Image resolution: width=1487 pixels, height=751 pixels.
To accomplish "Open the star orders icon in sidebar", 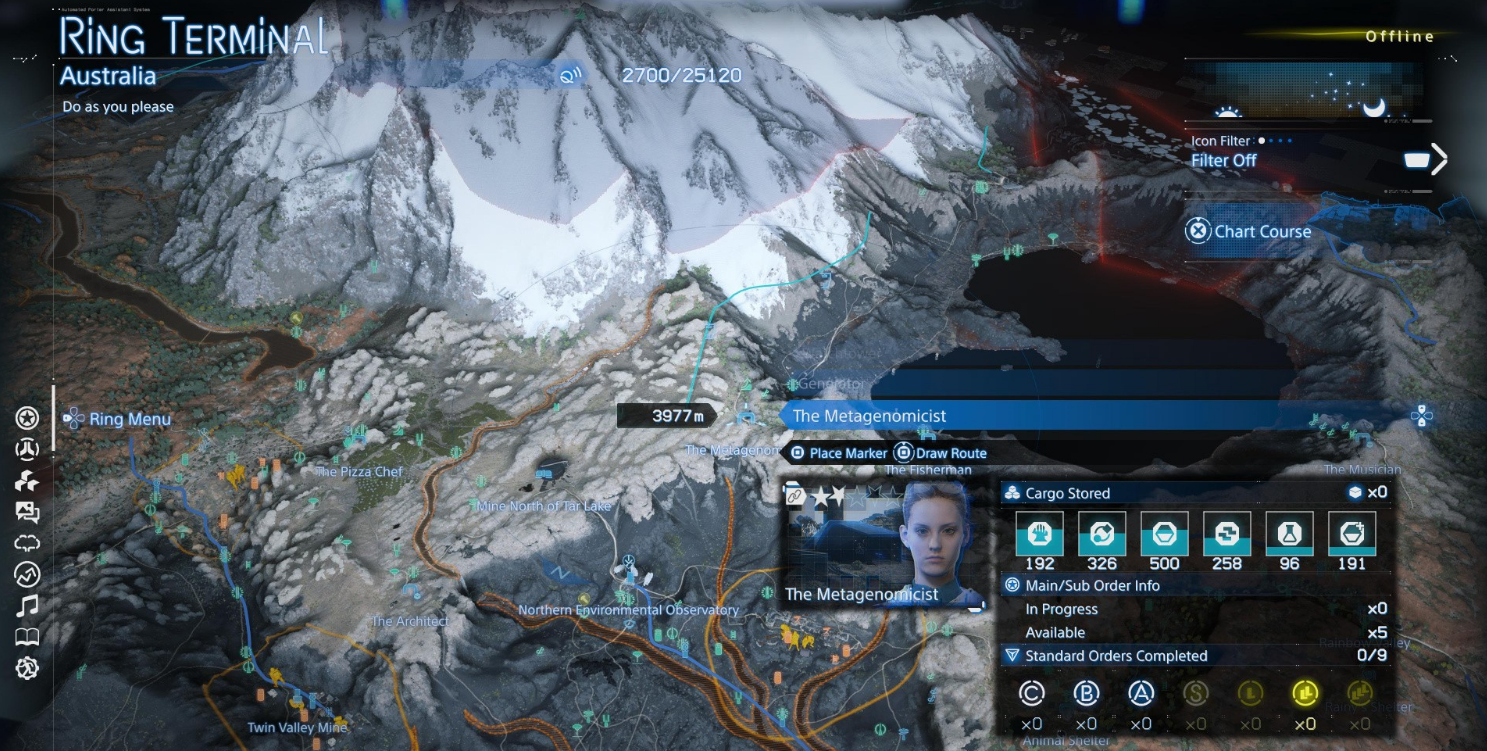I will click(27, 417).
